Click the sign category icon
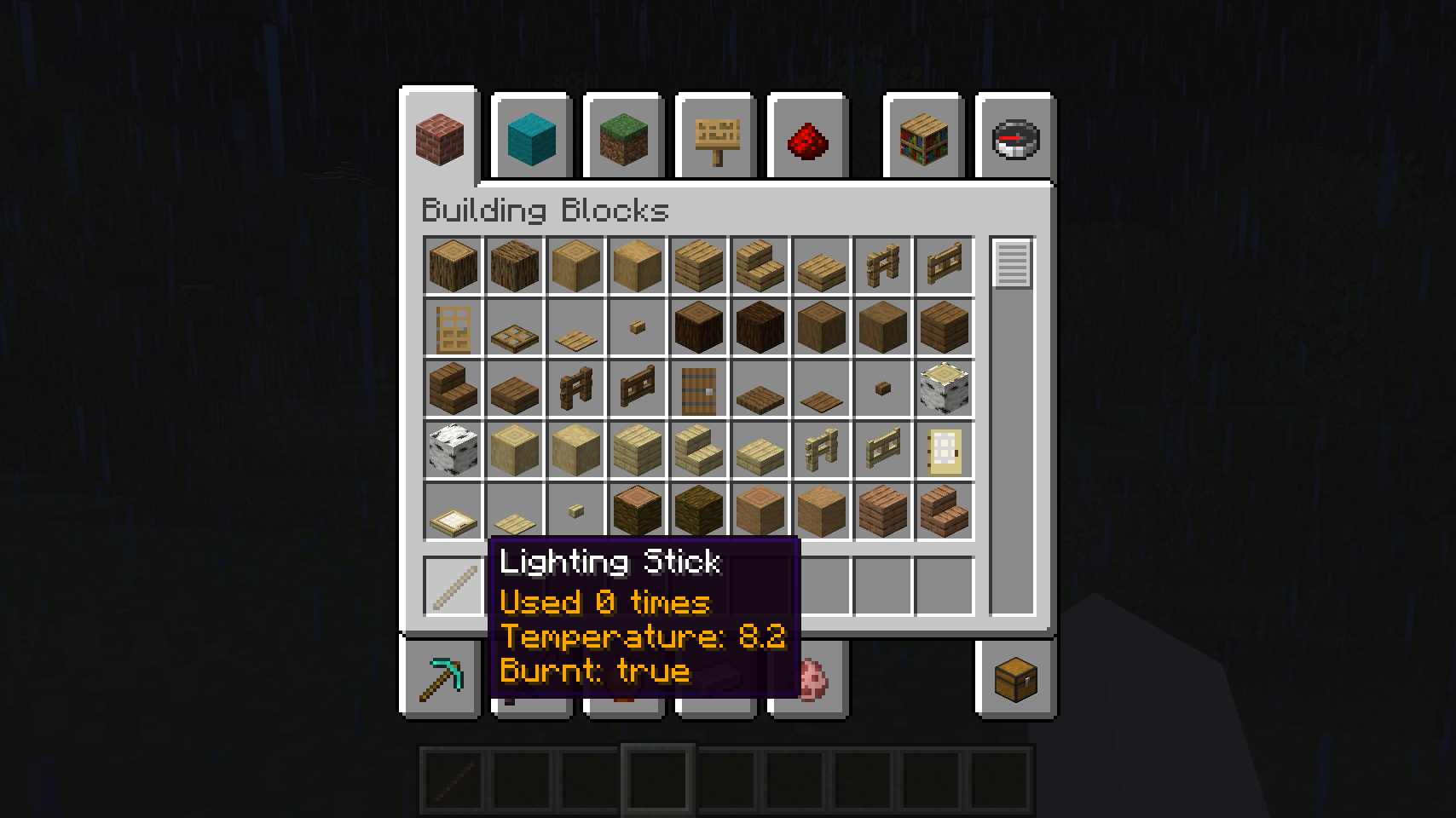 point(716,136)
